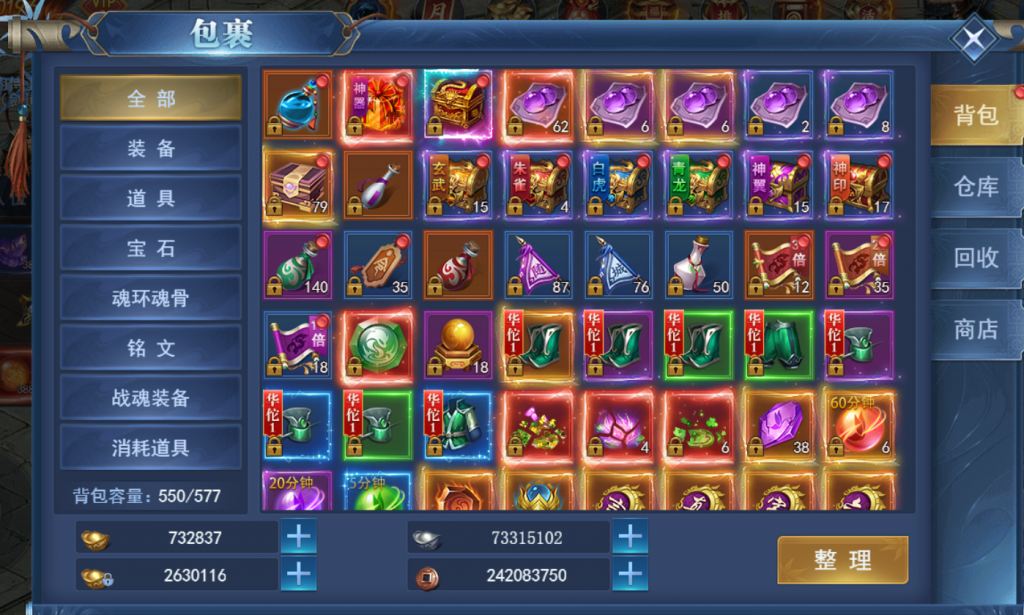
Task: Open the 仓库 side tab
Action: pyautogui.click(x=976, y=187)
